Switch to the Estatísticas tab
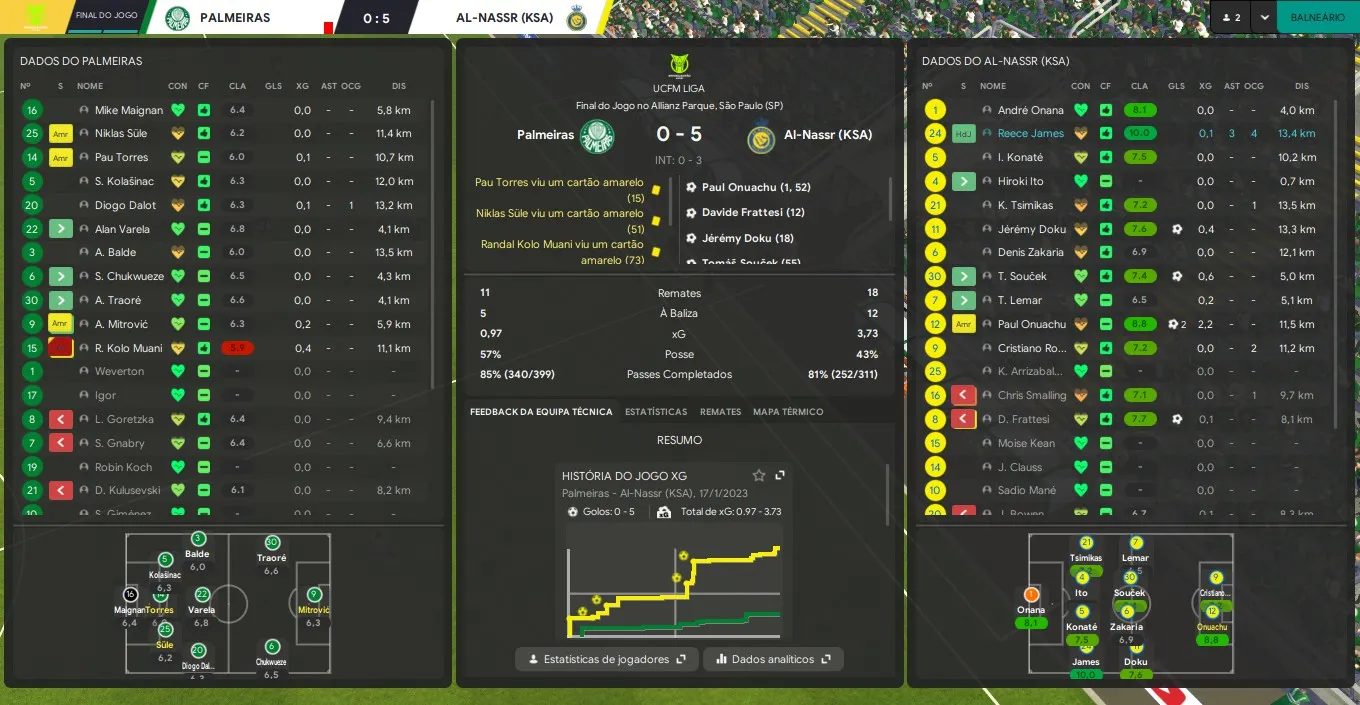1360x705 pixels. [656, 412]
